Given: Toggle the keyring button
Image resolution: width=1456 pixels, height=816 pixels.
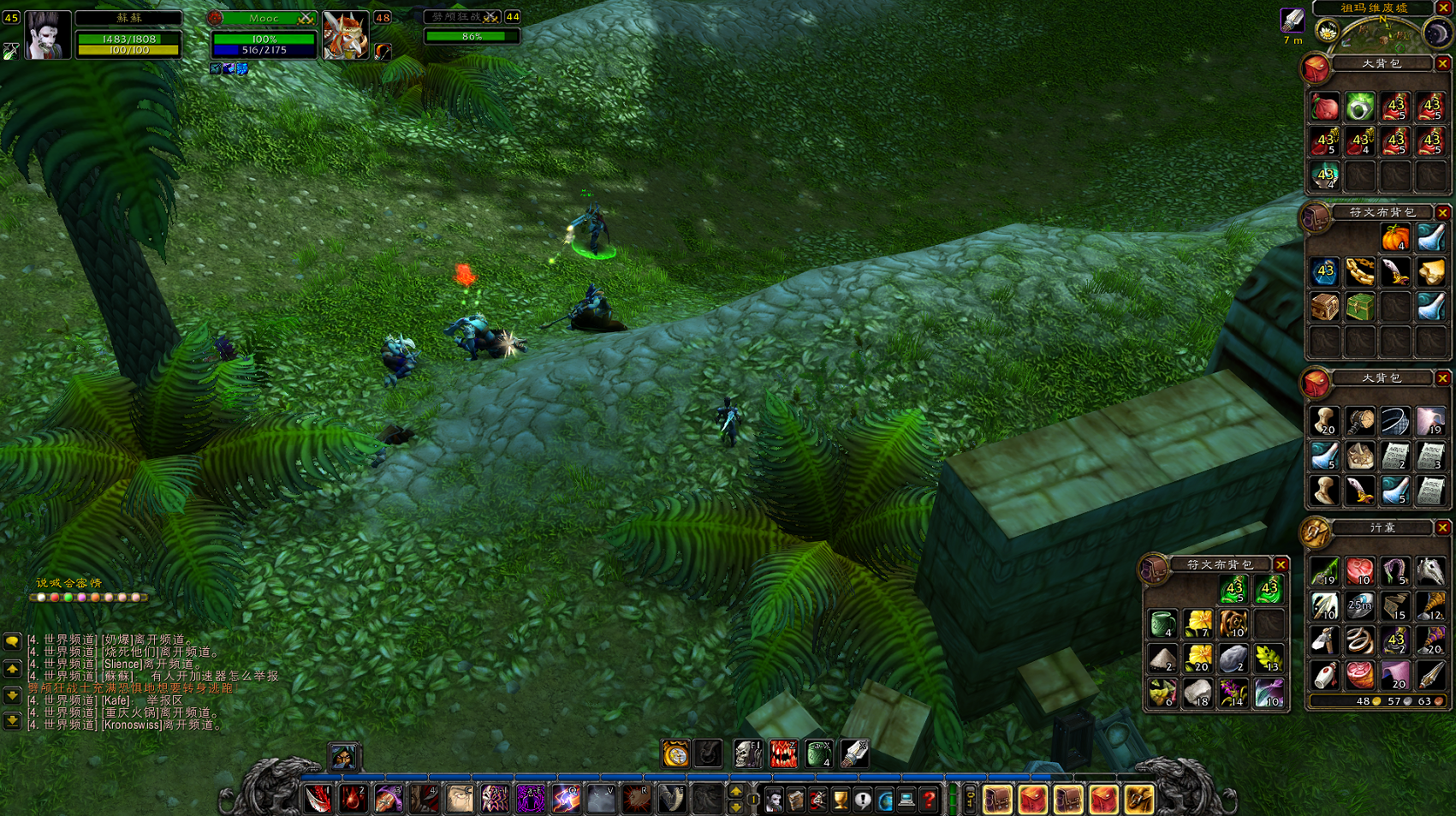Looking at the screenshot, I should 970,800.
